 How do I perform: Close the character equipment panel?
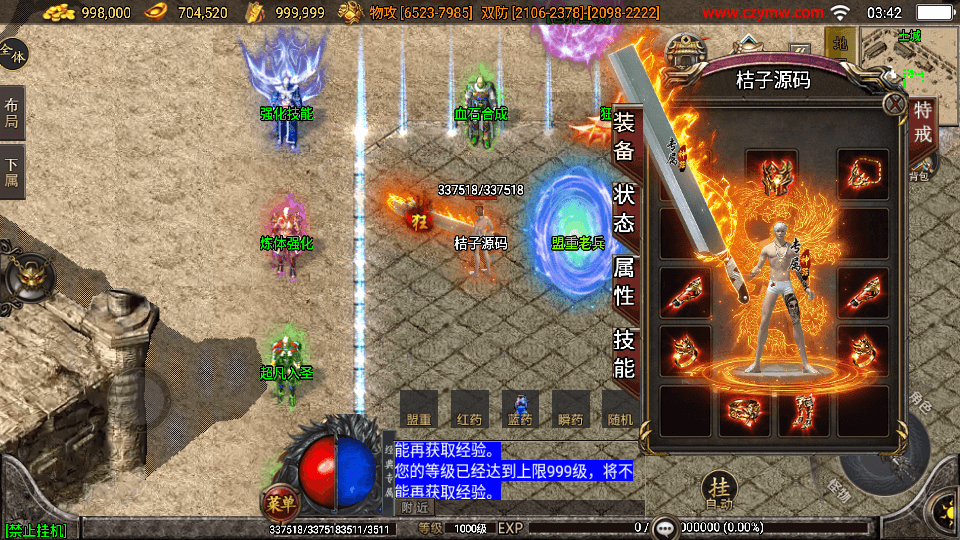[x=894, y=104]
